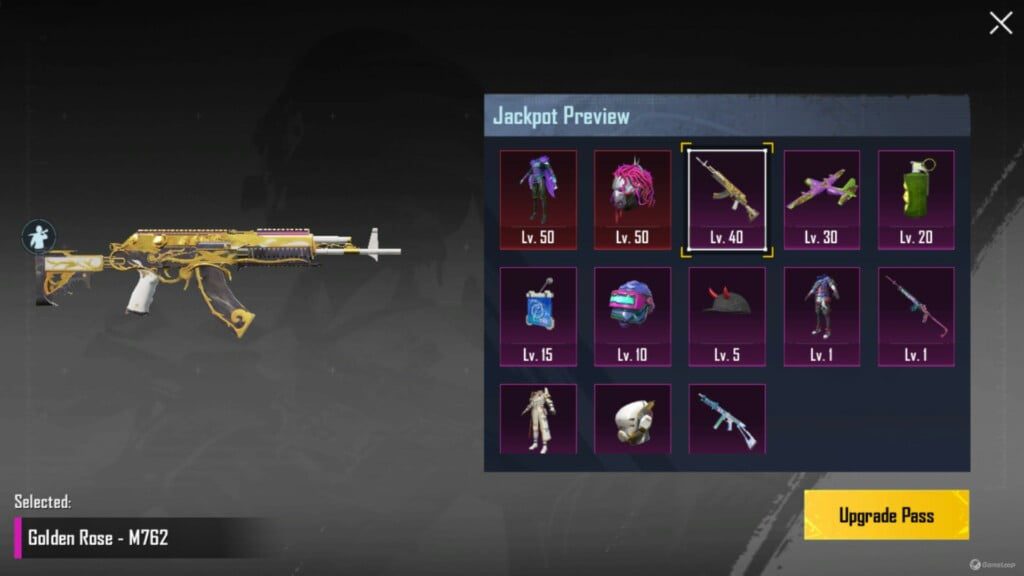Pick the Lv. 10 neon helmet reward
This screenshot has height=576, width=1024.
coord(632,315)
